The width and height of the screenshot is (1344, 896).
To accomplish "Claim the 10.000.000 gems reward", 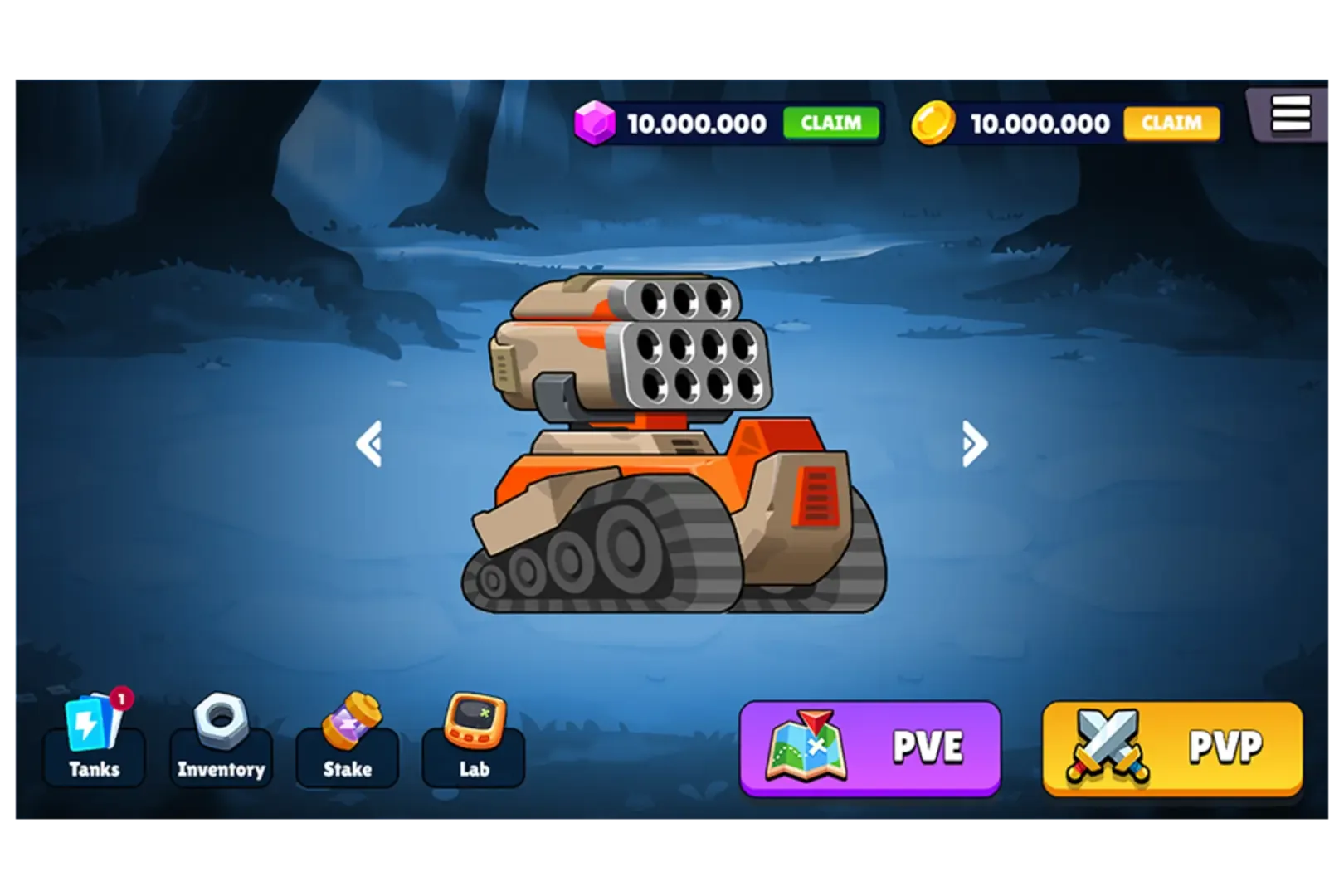I will tap(830, 124).
